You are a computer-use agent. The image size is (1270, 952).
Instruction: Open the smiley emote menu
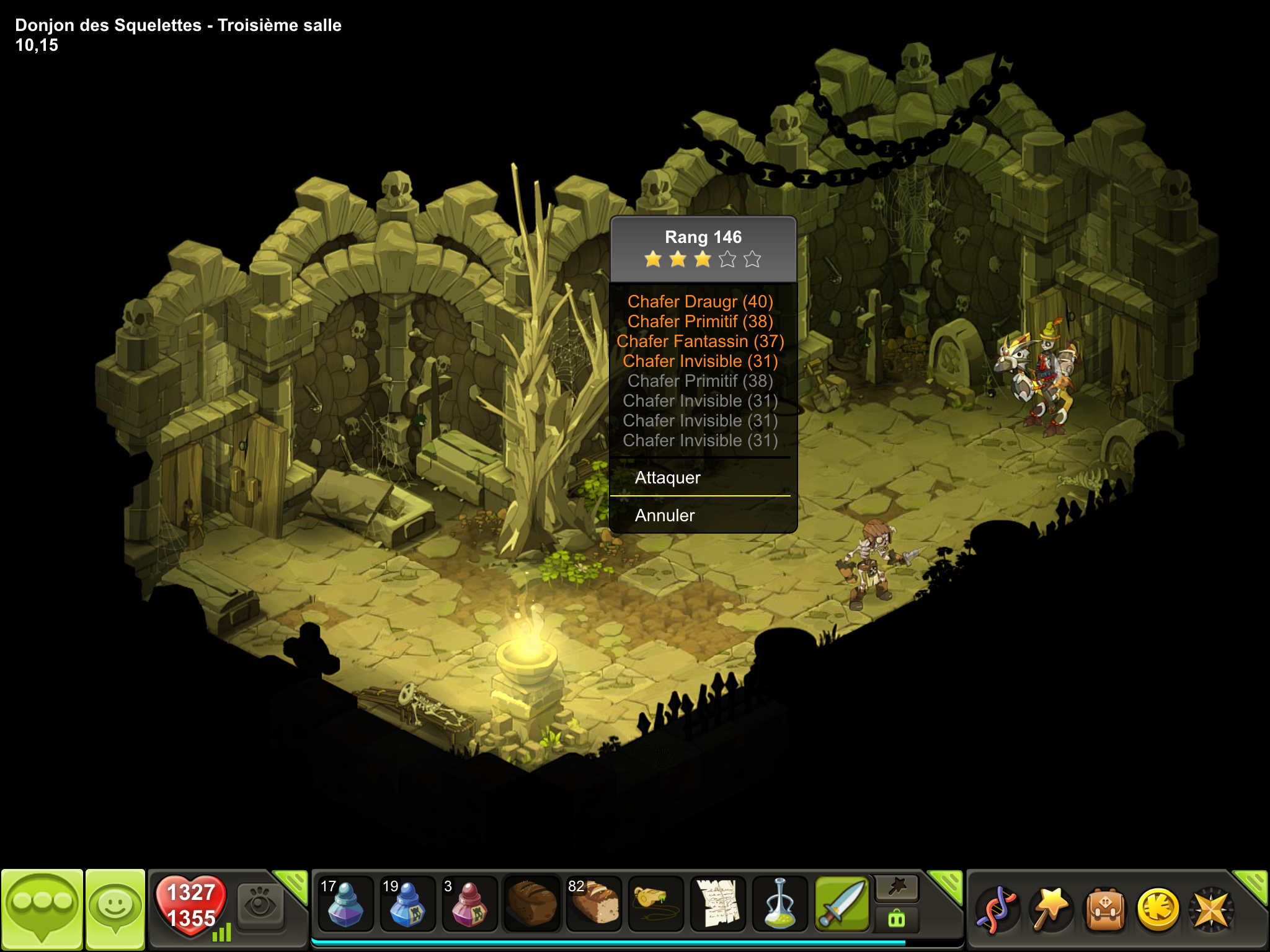[115, 907]
